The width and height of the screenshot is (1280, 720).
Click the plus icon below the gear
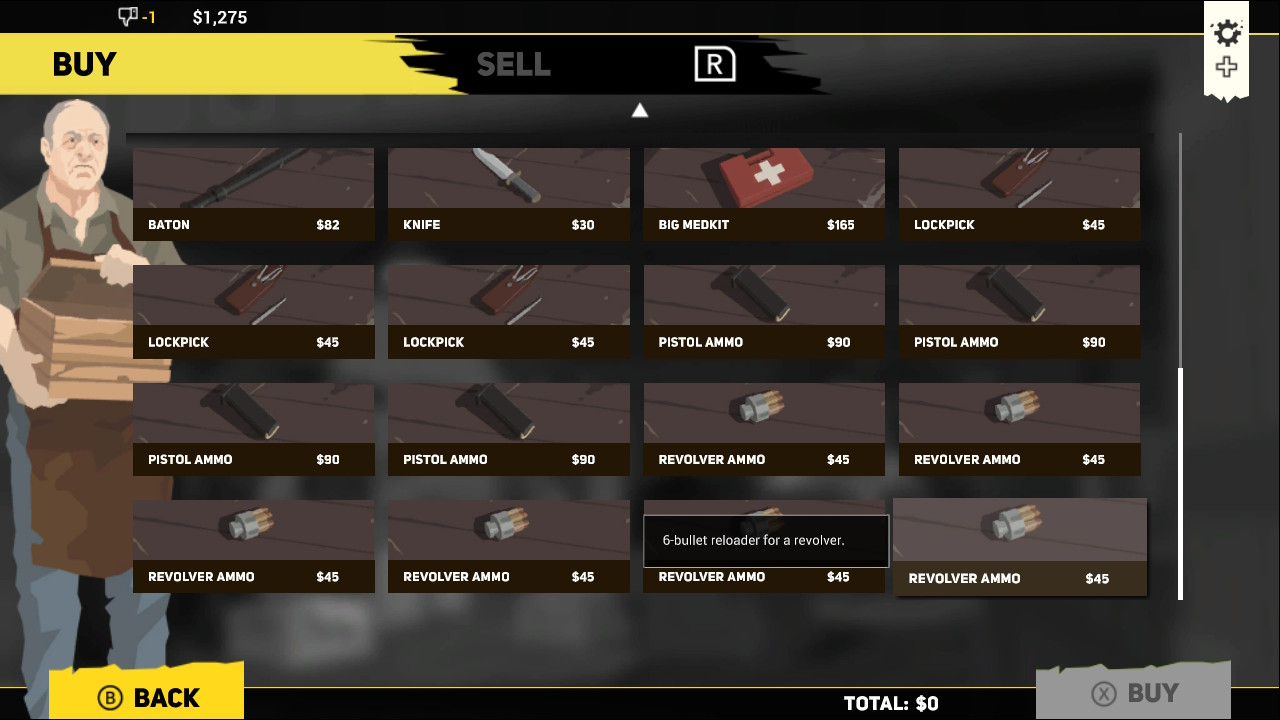(1227, 68)
